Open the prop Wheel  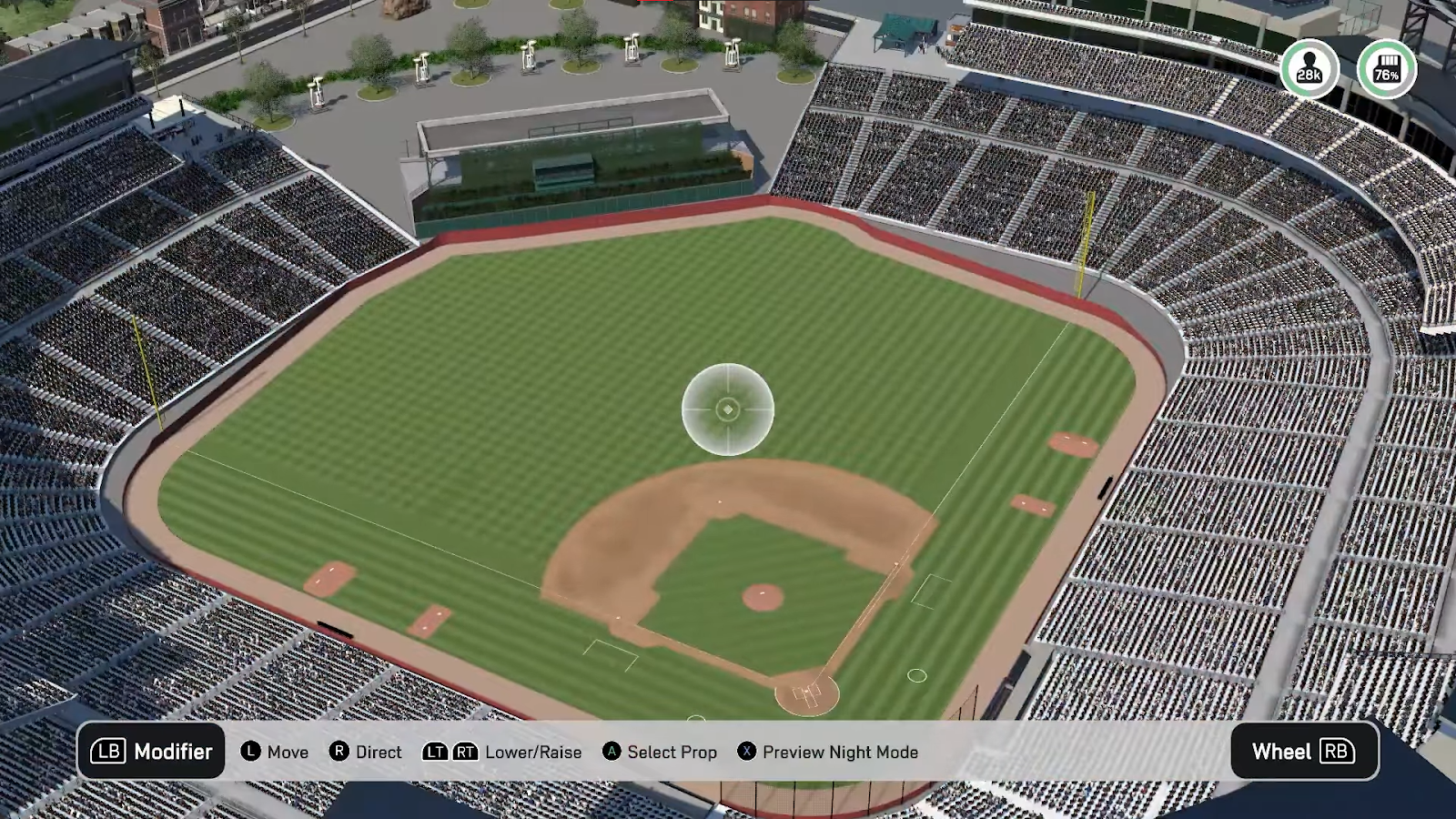click(1303, 752)
